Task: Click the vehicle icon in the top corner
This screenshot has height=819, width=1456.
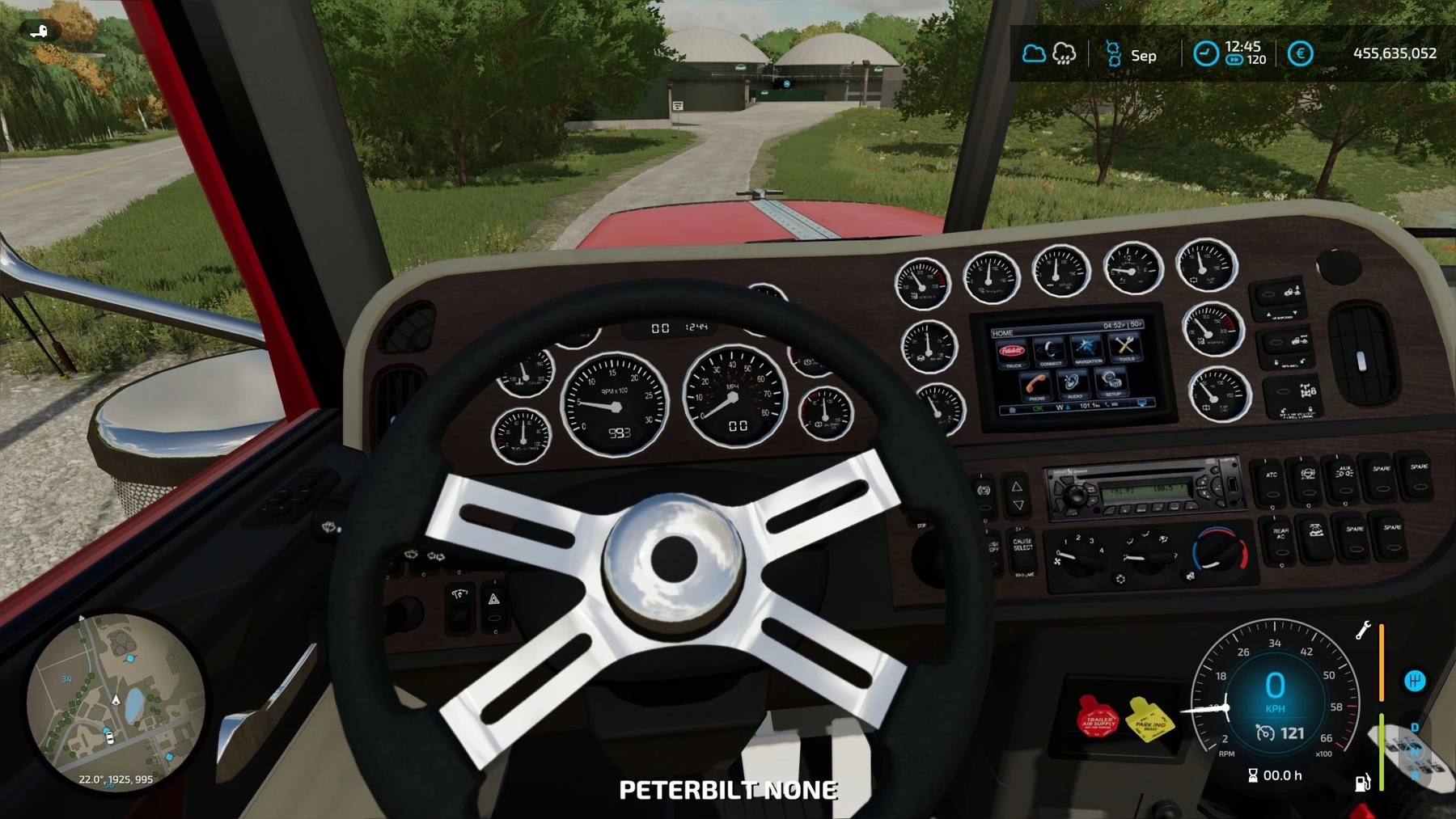Action: point(39,32)
